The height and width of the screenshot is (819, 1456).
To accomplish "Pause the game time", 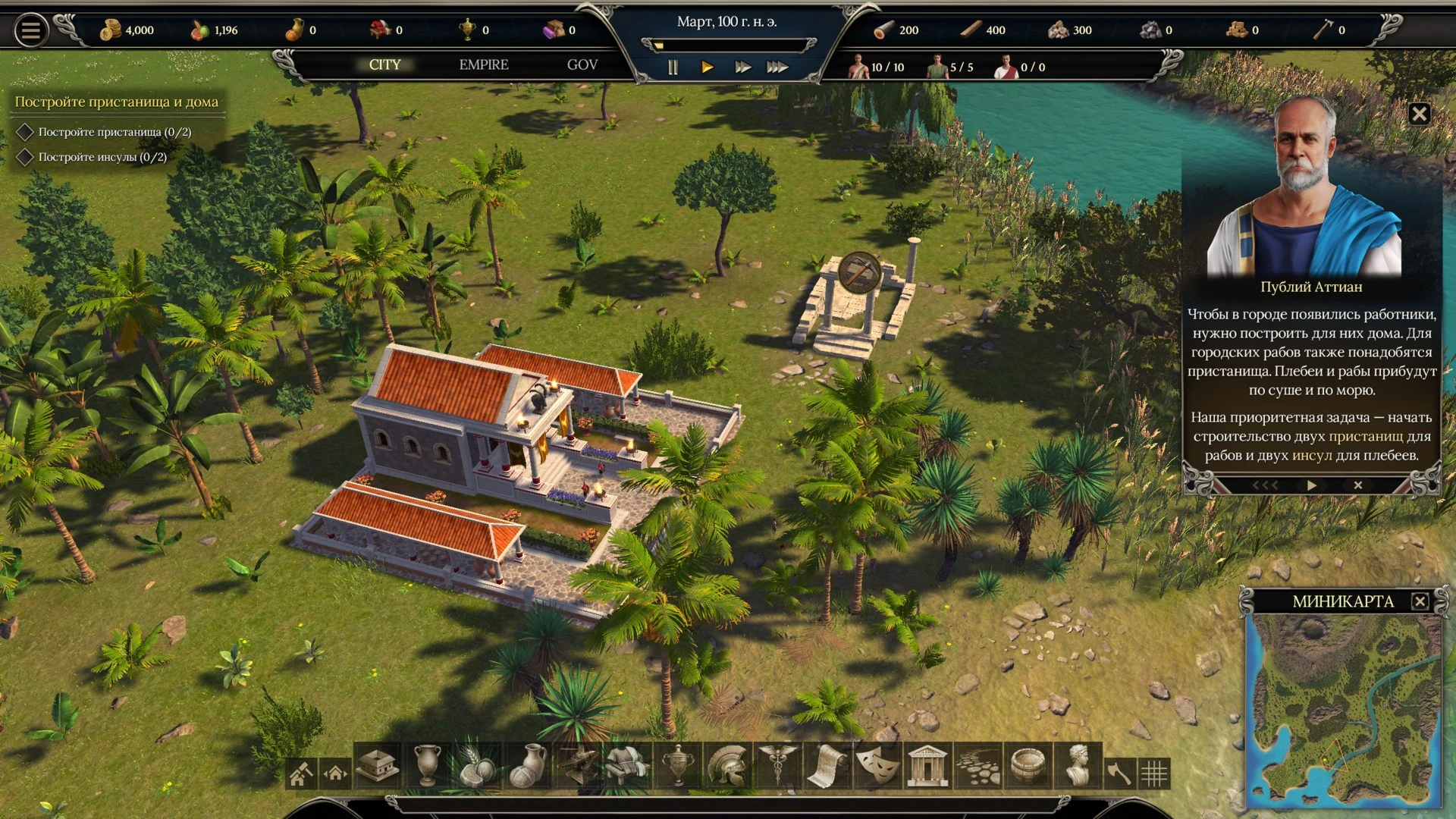I will (x=673, y=67).
